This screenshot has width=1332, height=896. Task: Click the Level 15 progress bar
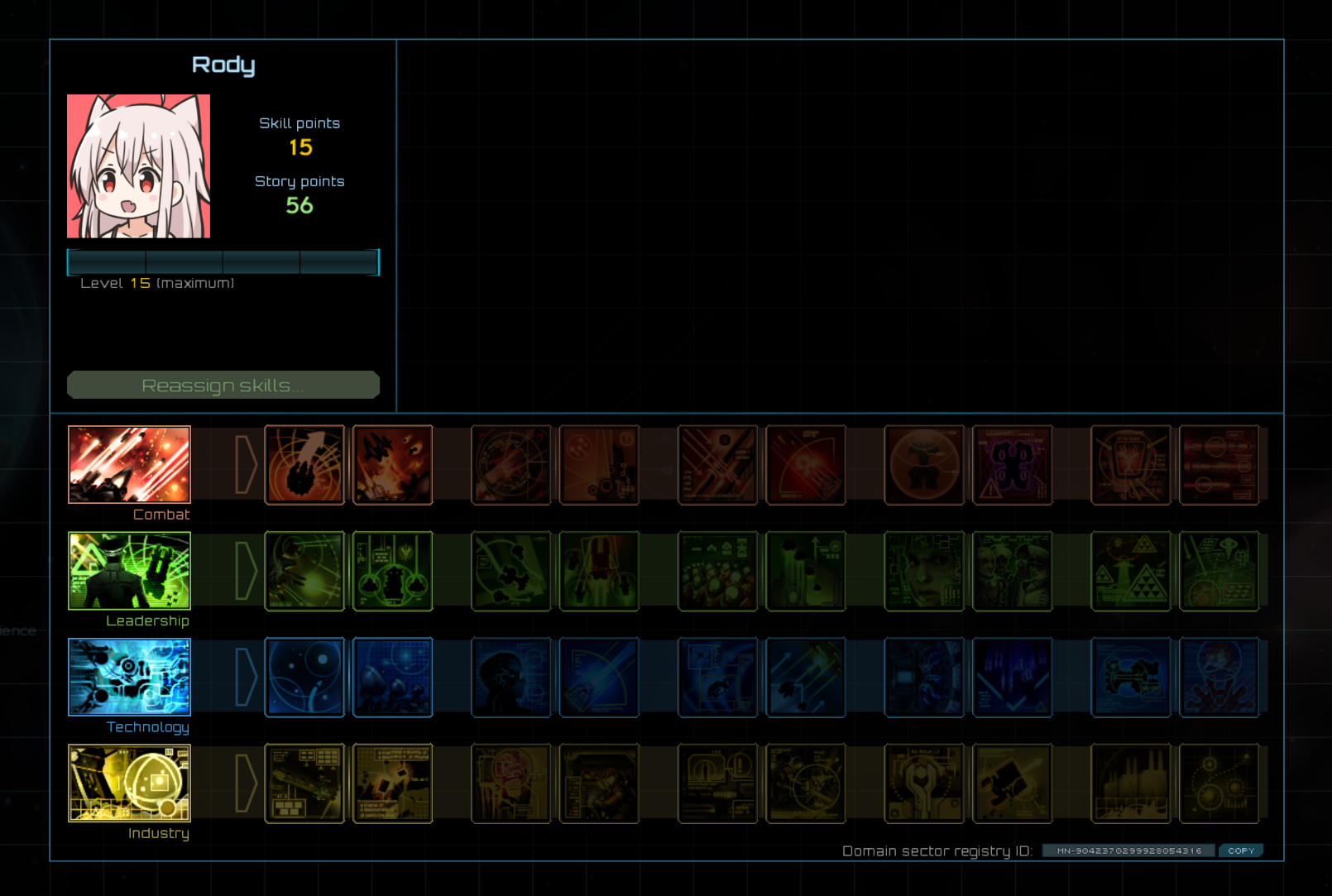[223, 261]
